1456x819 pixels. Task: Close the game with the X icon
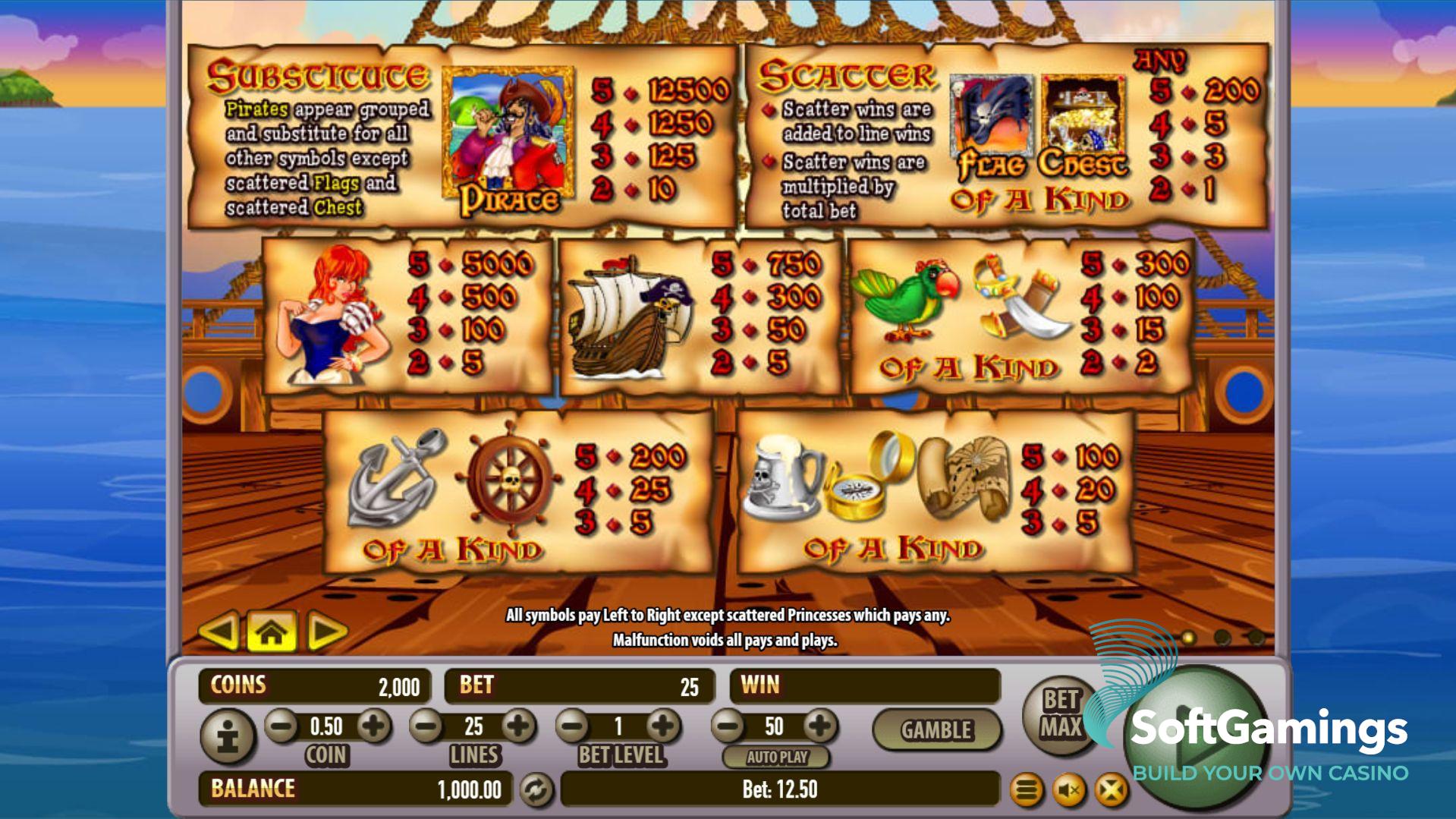point(1111,791)
